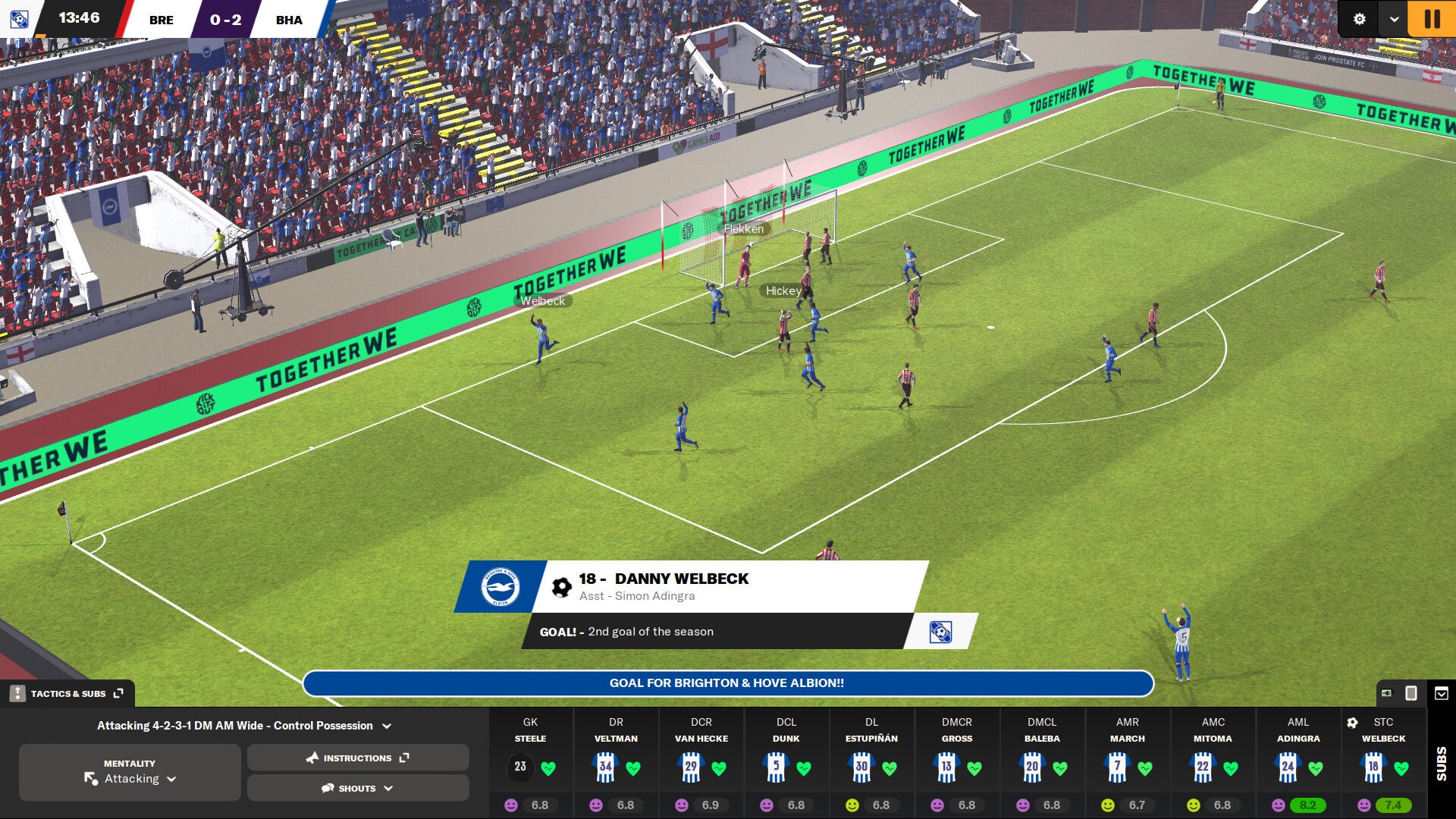Click the GOAL FOR BRIGHTON banner
Image resolution: width=1456 pixels, height=819 pixels.
tap(726, 682)
